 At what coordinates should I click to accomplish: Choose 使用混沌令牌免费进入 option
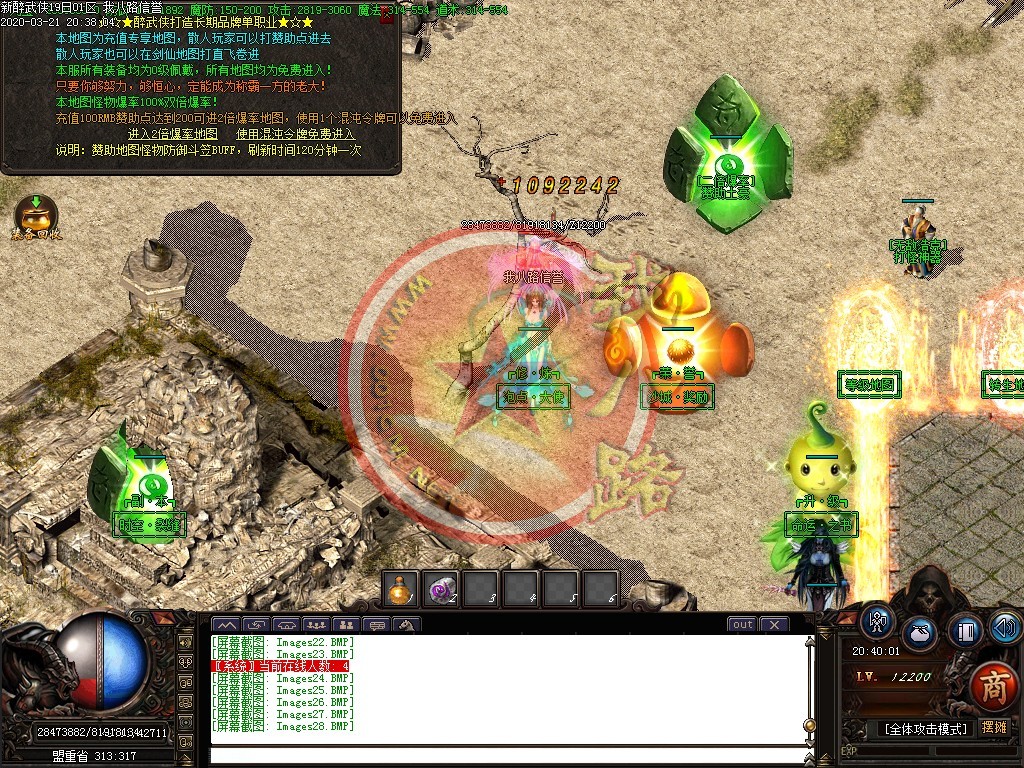pos(295,134)
